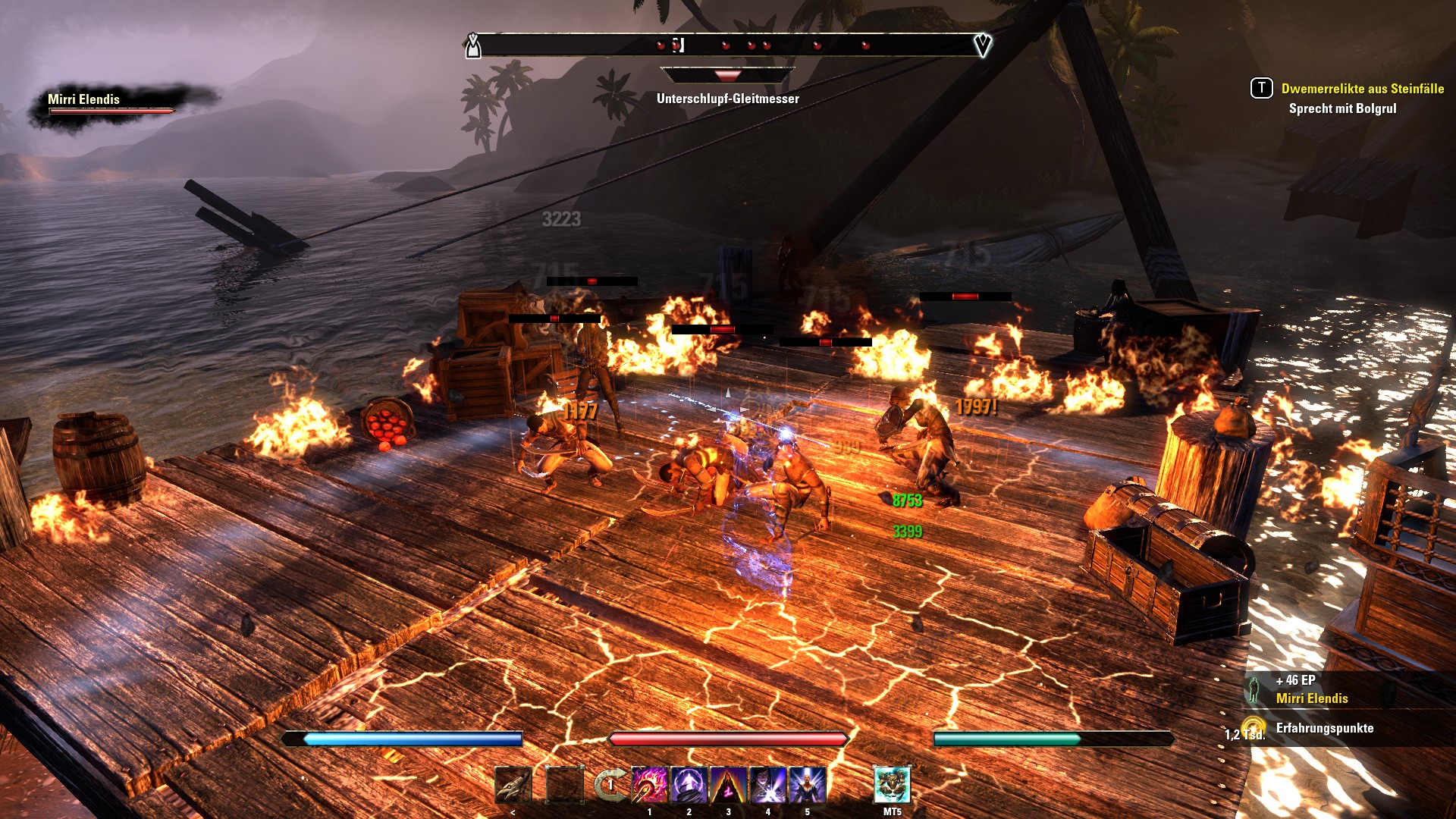Click the weapon swap arrow icon
Screen dimensions: 1456x819
click(609, 785)
